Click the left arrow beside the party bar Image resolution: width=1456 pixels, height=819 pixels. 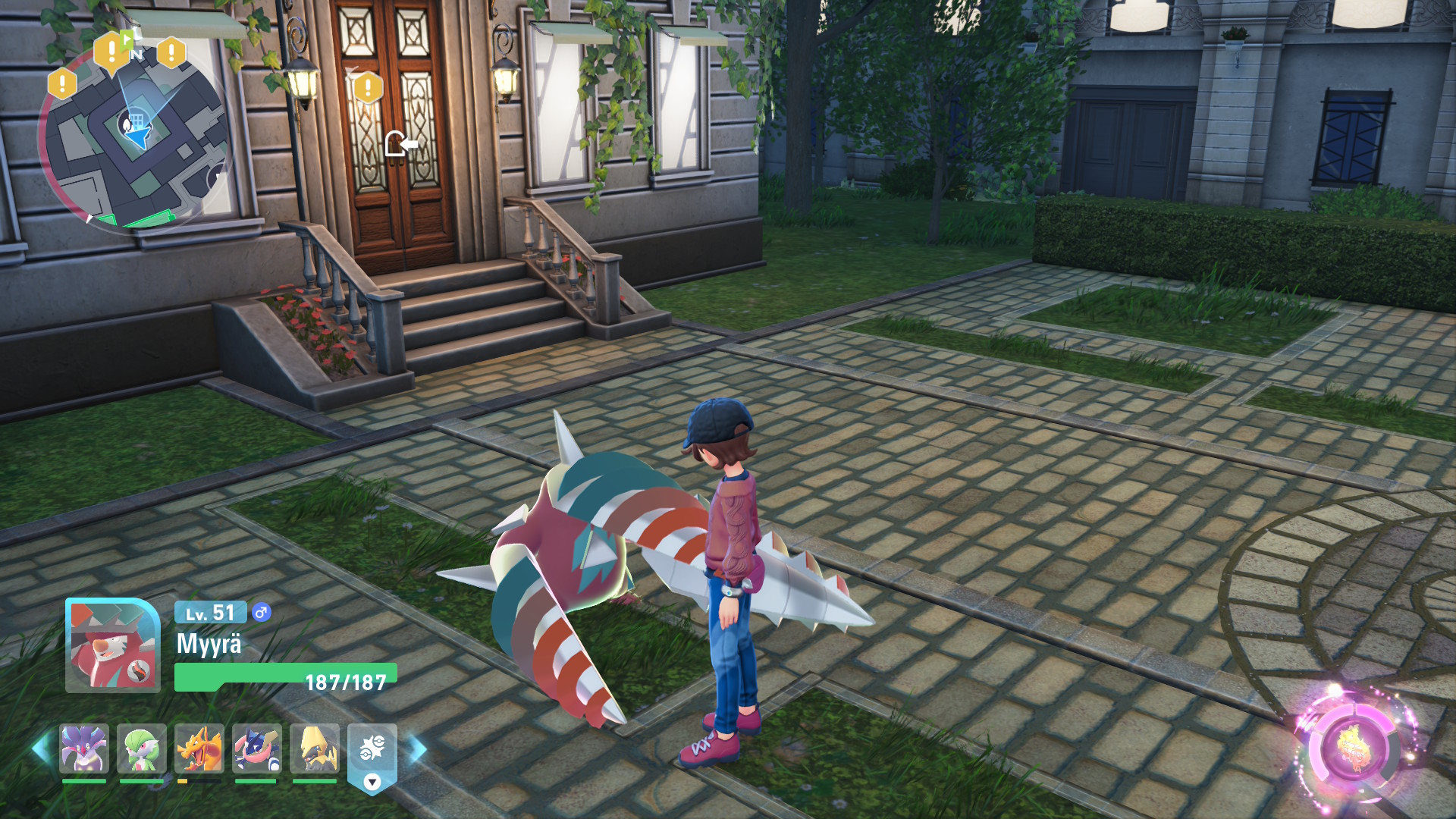tap(41, 748)
